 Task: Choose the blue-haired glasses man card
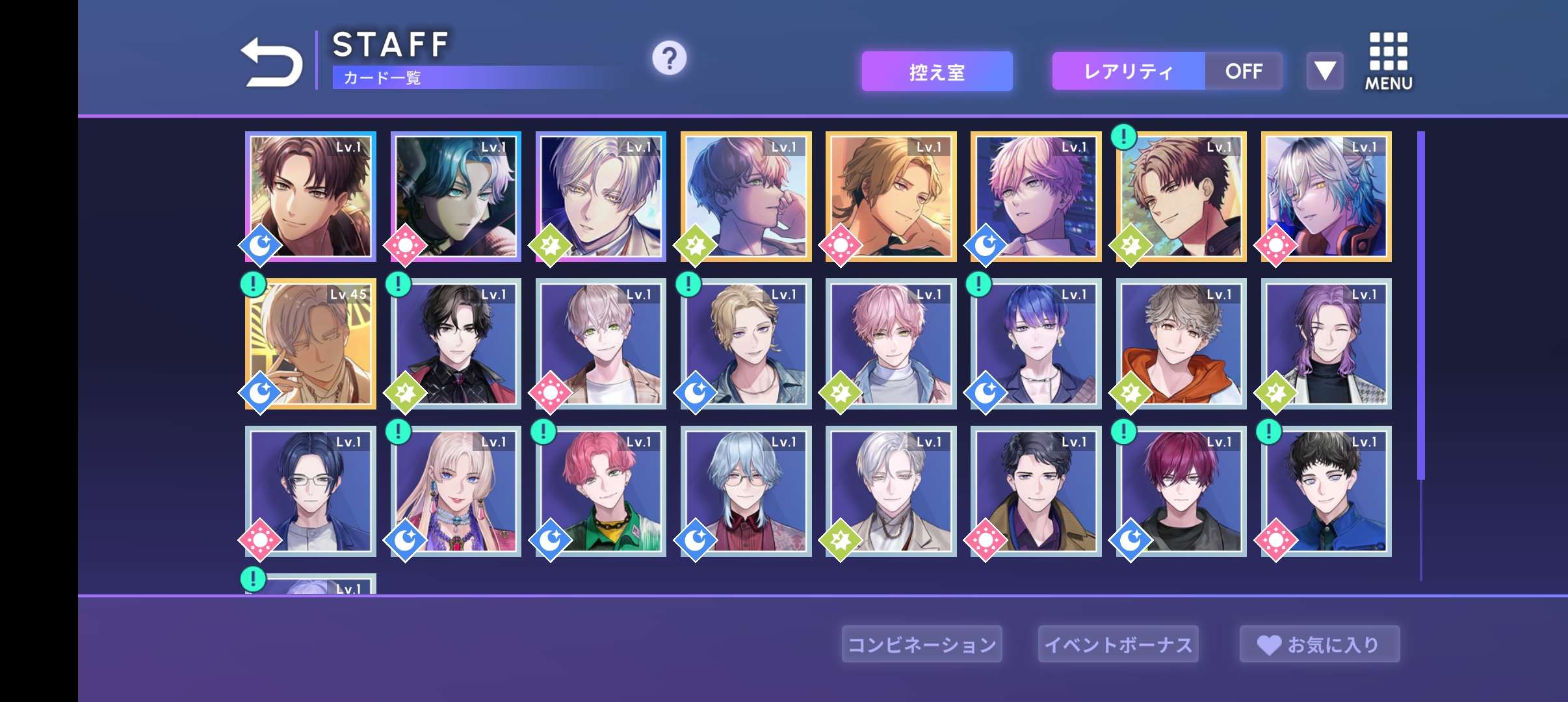coord(311,491)
